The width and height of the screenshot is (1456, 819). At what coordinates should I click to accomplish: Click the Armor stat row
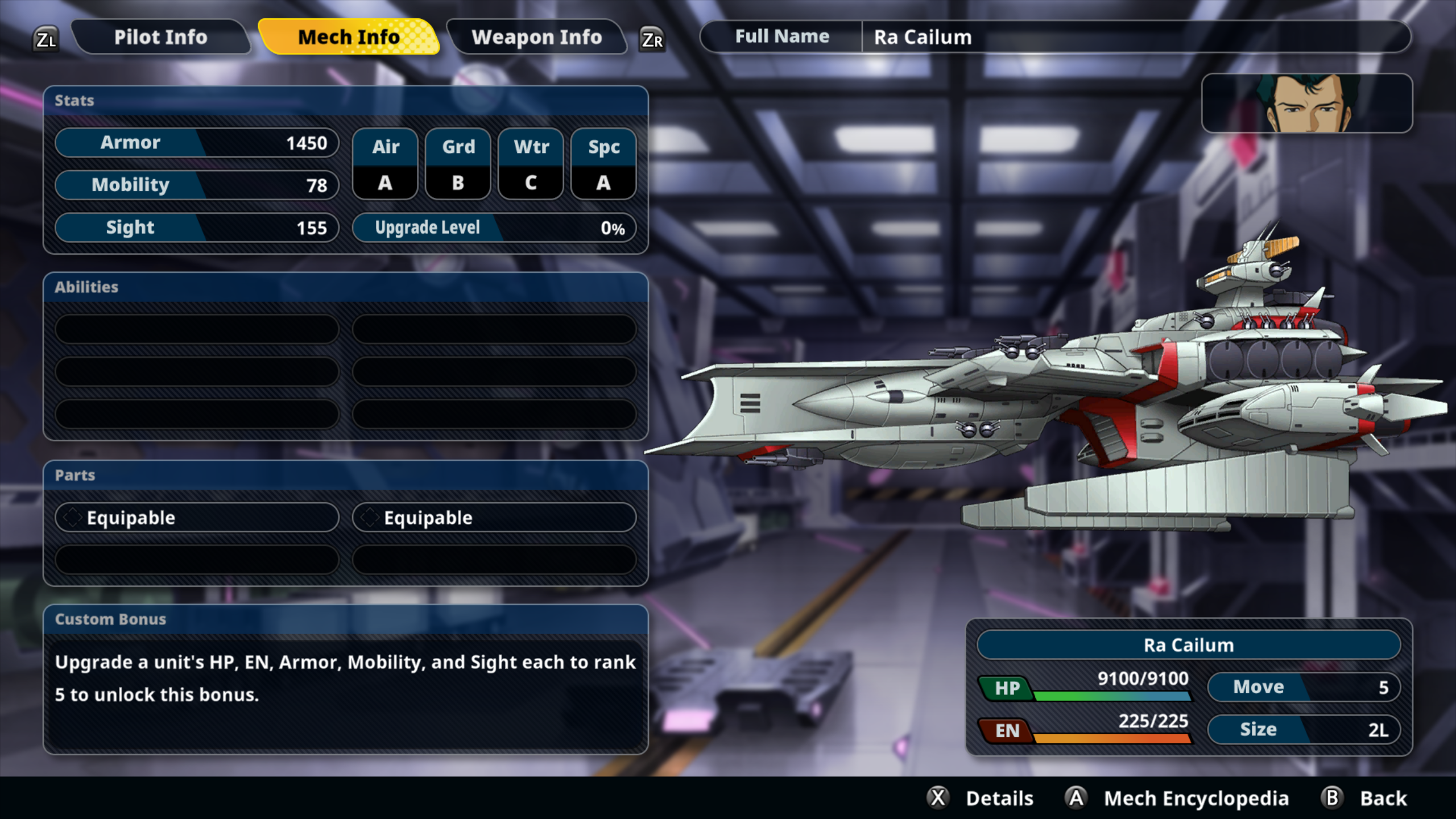tap(197, 143)
